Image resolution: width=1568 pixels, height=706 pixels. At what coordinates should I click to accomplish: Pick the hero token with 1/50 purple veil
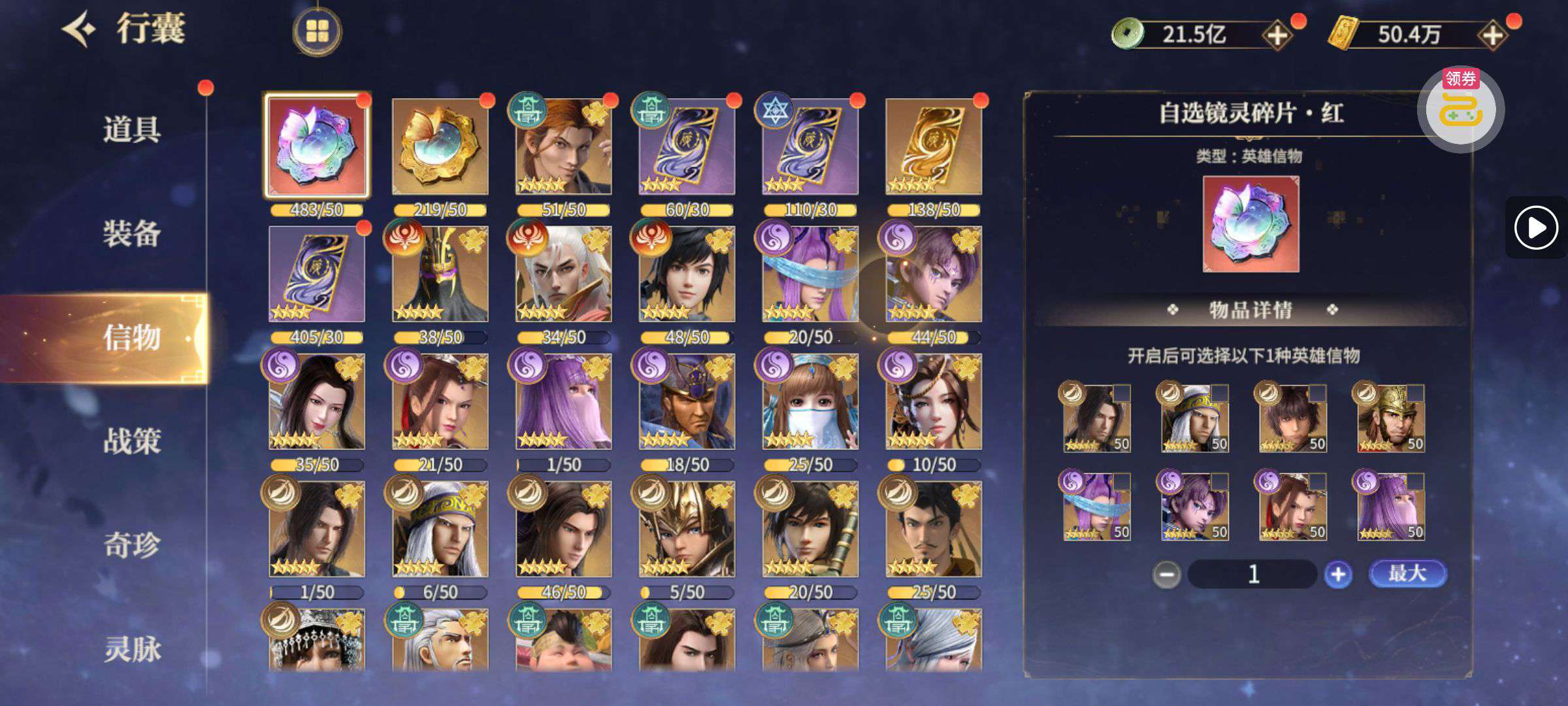pos(563,401)
